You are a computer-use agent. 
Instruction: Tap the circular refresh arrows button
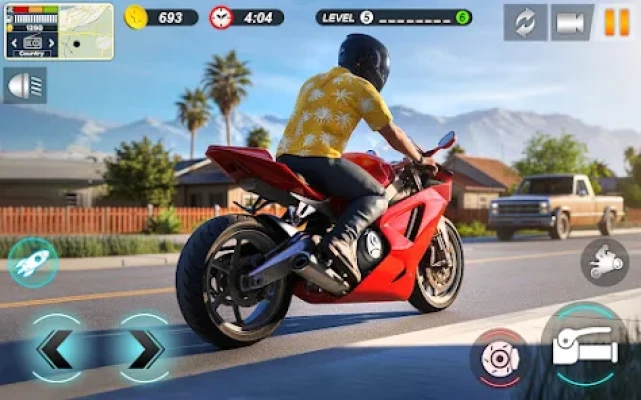[x=525, y=22]
